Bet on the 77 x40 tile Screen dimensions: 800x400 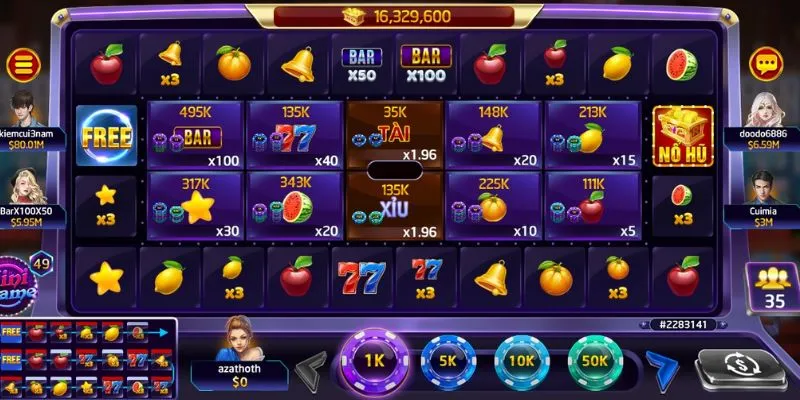coord(294,134)
